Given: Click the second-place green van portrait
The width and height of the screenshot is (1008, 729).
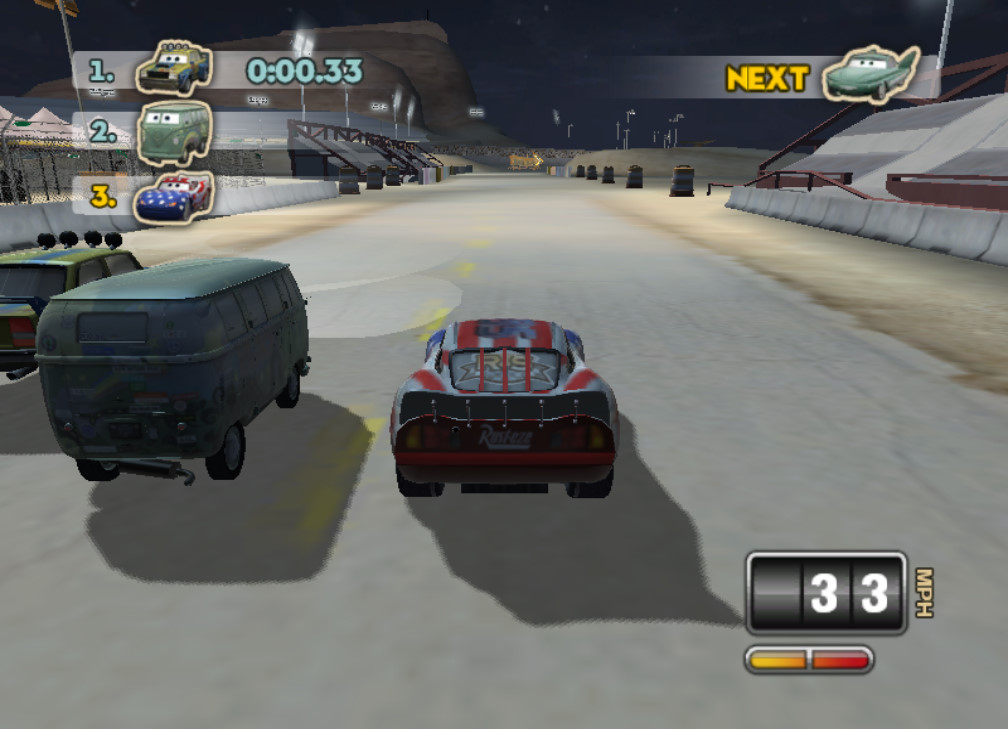Looking at the screenshot, I should pos(175,133).
